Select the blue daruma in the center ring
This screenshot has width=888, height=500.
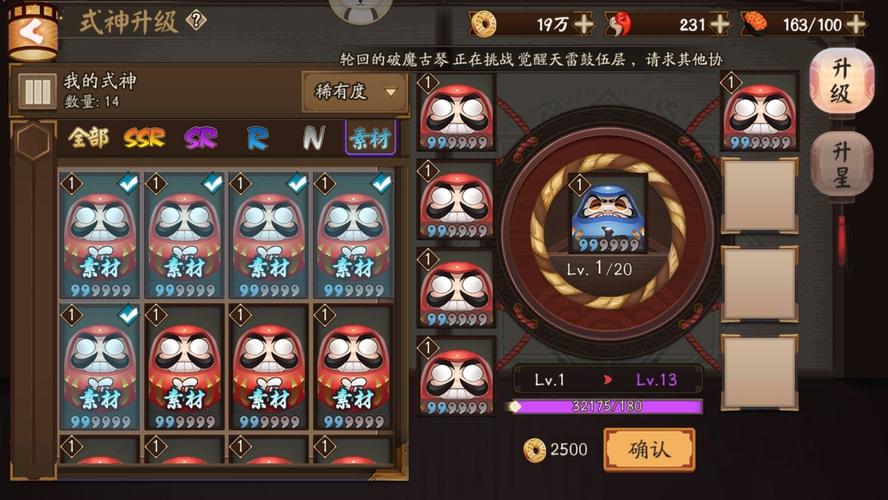(608, 215)
